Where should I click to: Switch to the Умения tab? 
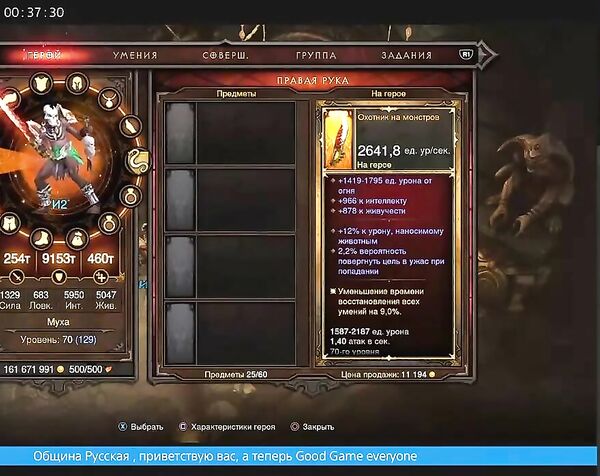(135, 55)
